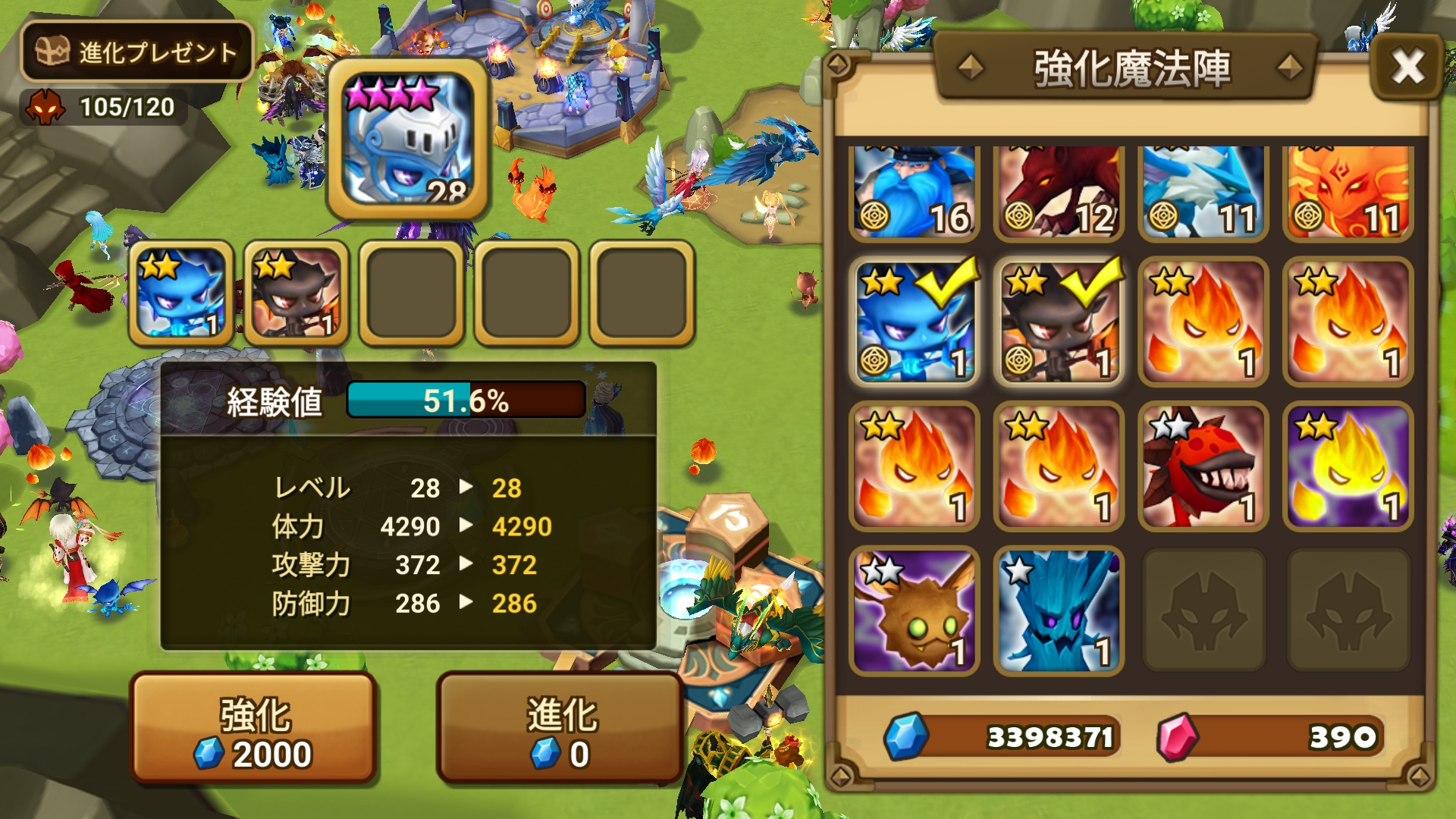Choose the yellow flame on purple background
1456x819 pixels.
(1347, 466)
